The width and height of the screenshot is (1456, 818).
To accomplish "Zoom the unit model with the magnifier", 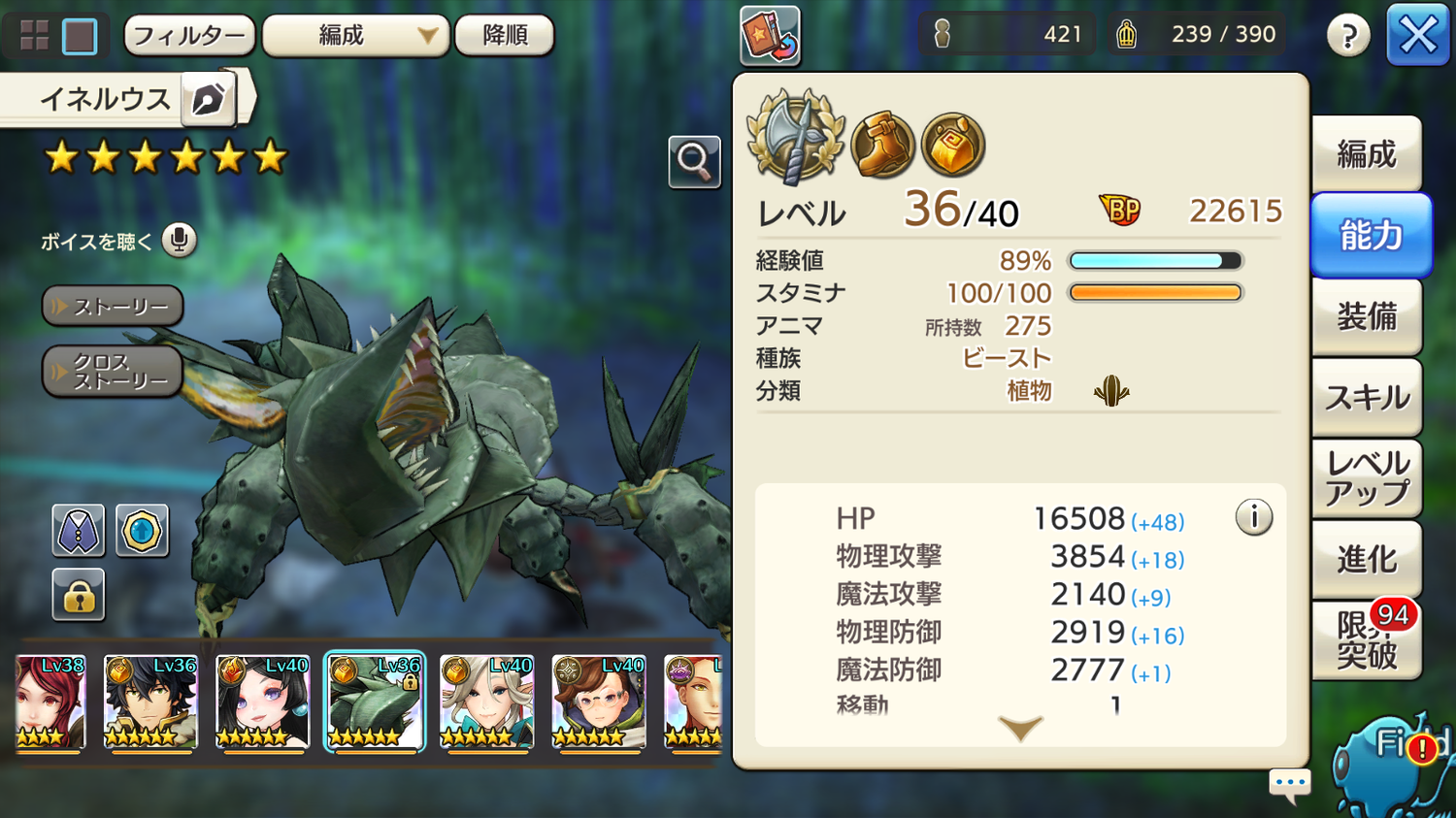I will tap(694, 161).
